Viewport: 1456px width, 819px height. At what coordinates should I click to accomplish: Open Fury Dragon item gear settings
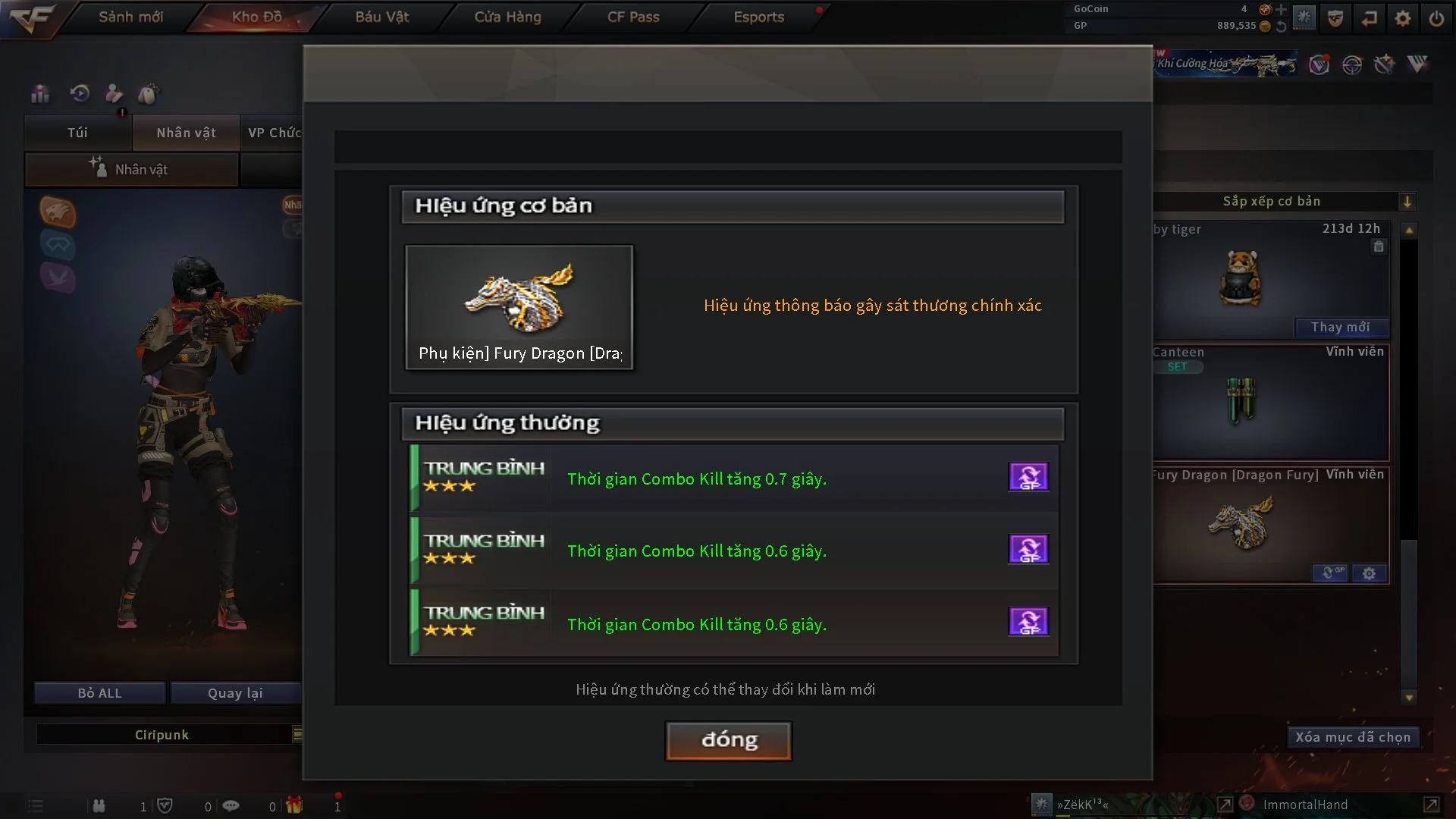1369,573
